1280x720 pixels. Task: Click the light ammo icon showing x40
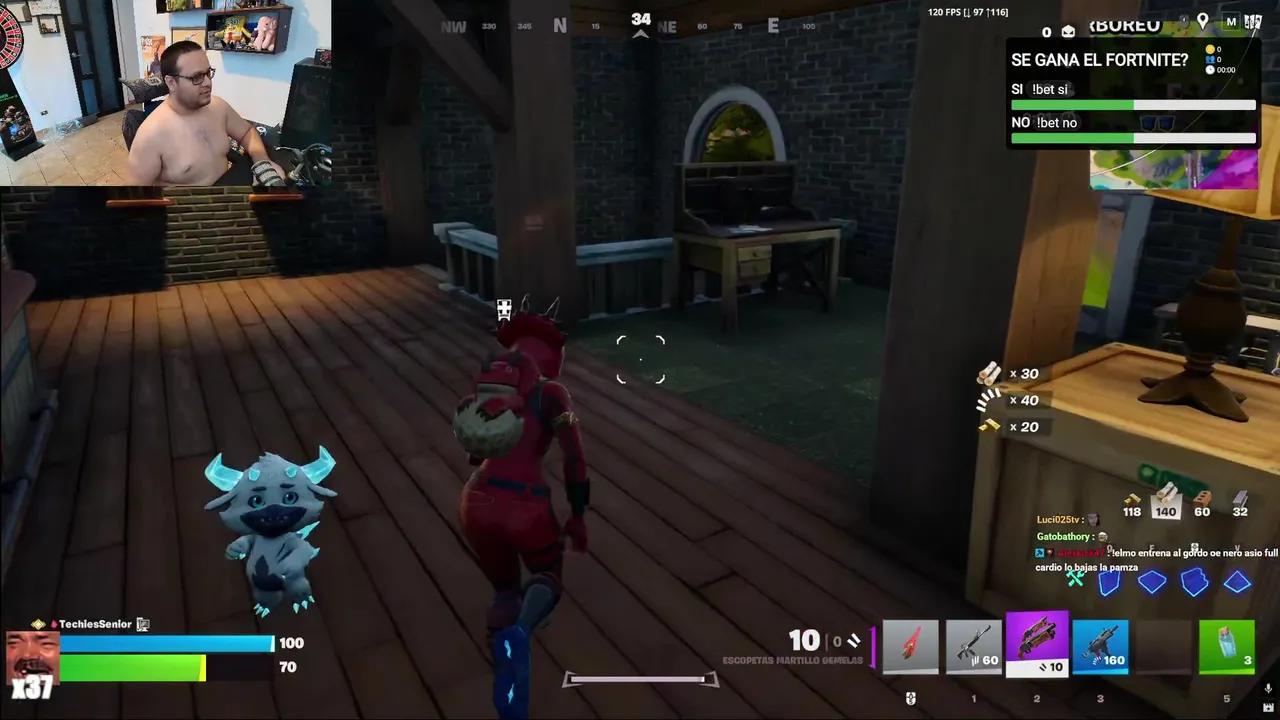988,400
